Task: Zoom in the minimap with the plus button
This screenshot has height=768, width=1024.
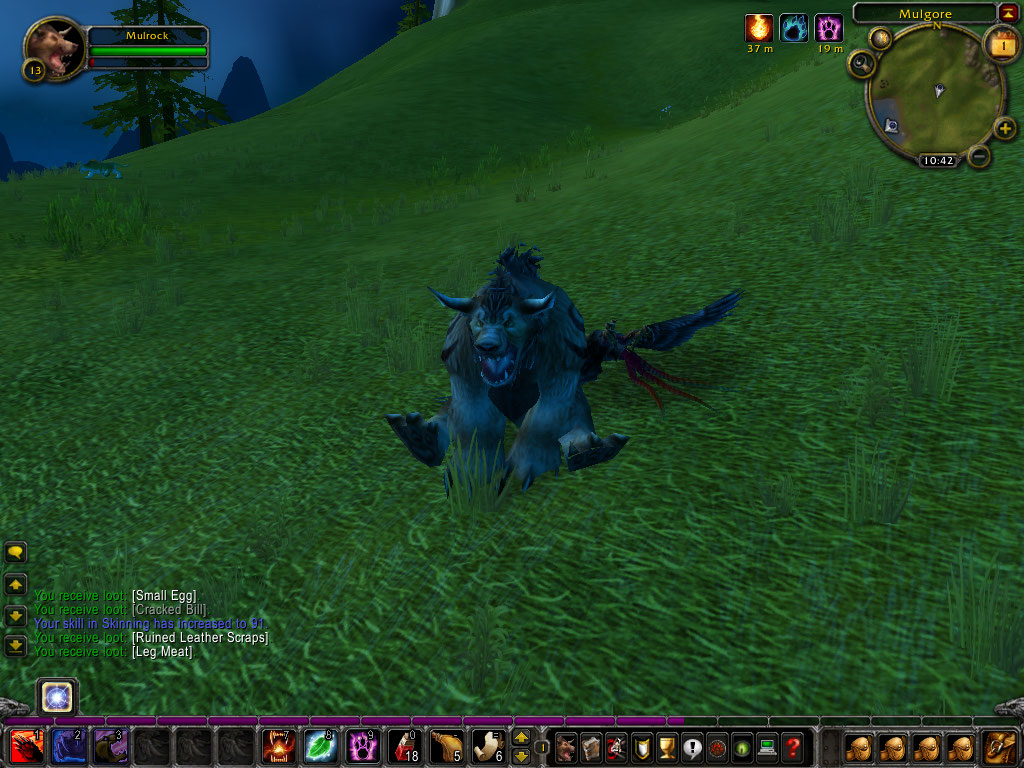Action: point(1005,128)
